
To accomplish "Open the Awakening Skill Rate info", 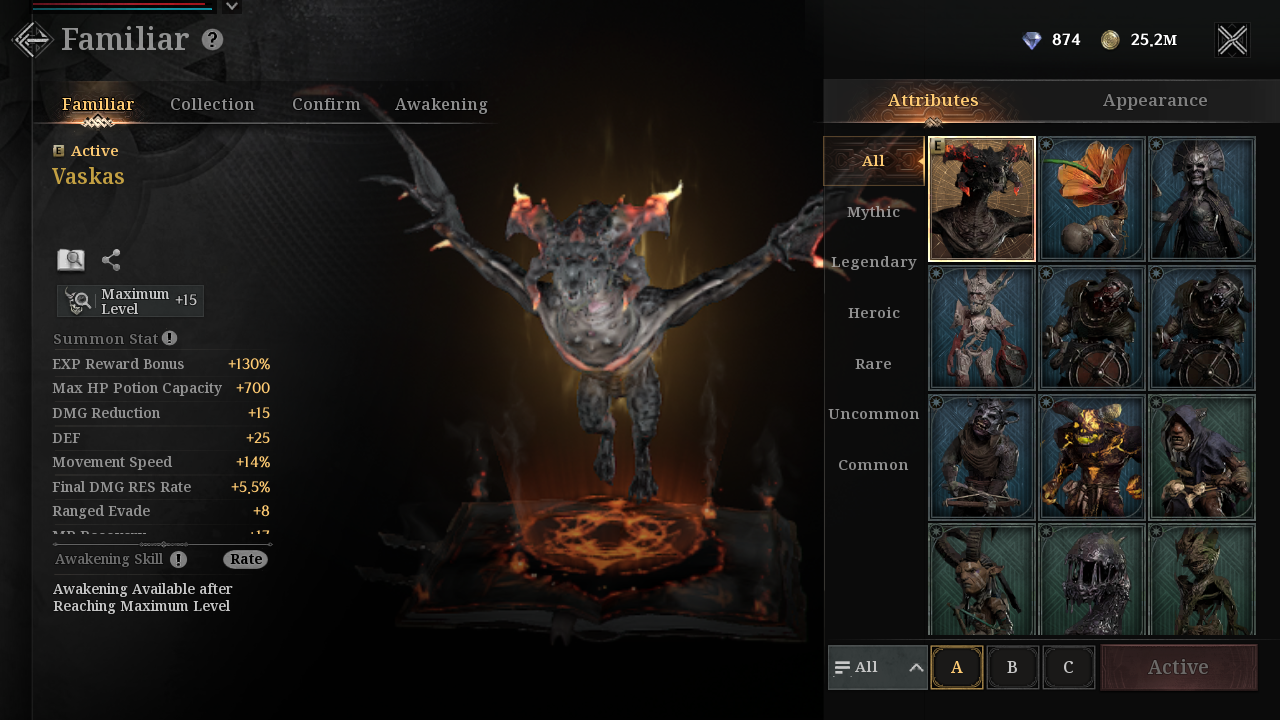I will pyautogui.click(x=245, y=559).
